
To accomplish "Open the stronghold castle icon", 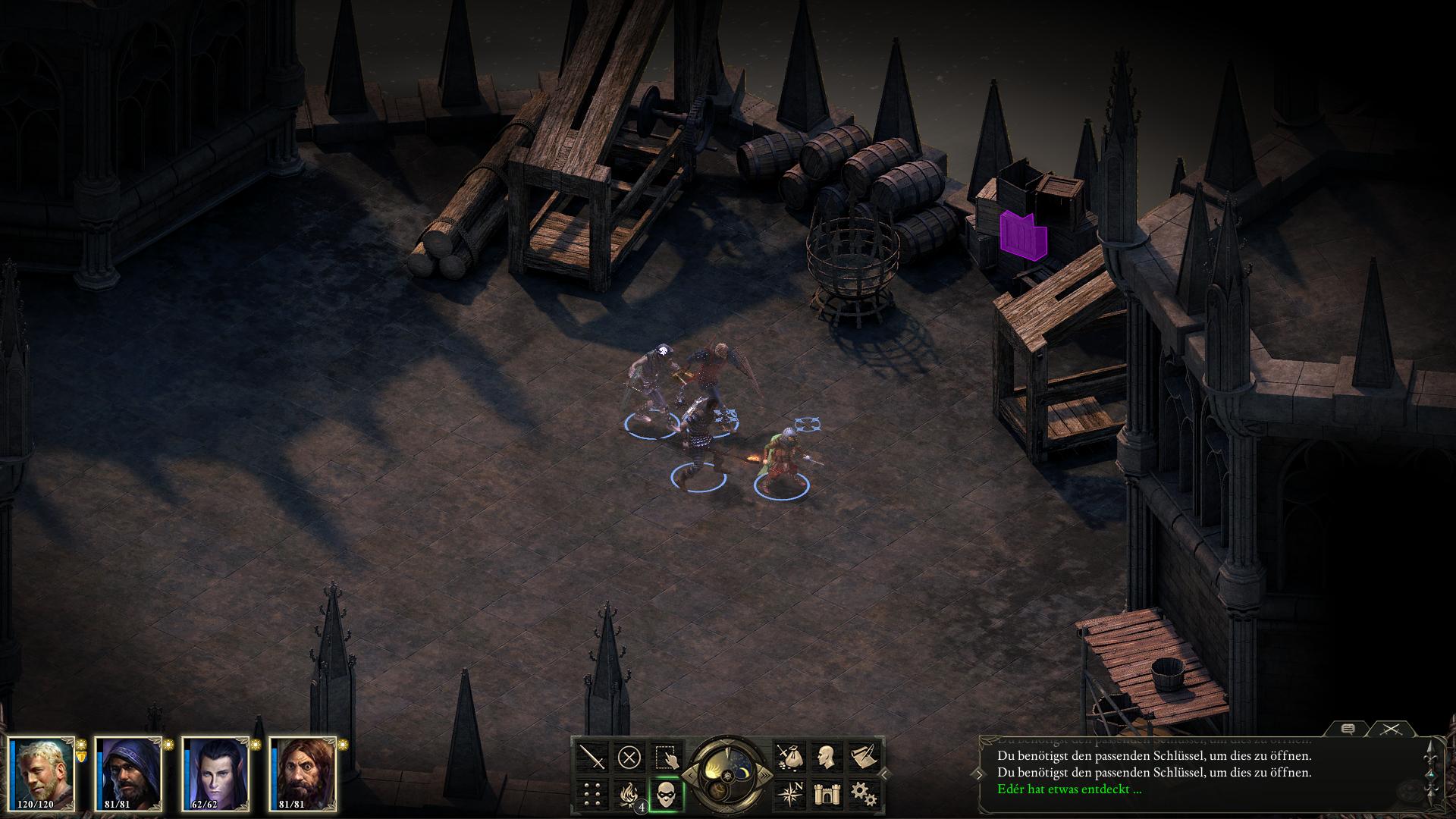I will (x=826, y=794).
